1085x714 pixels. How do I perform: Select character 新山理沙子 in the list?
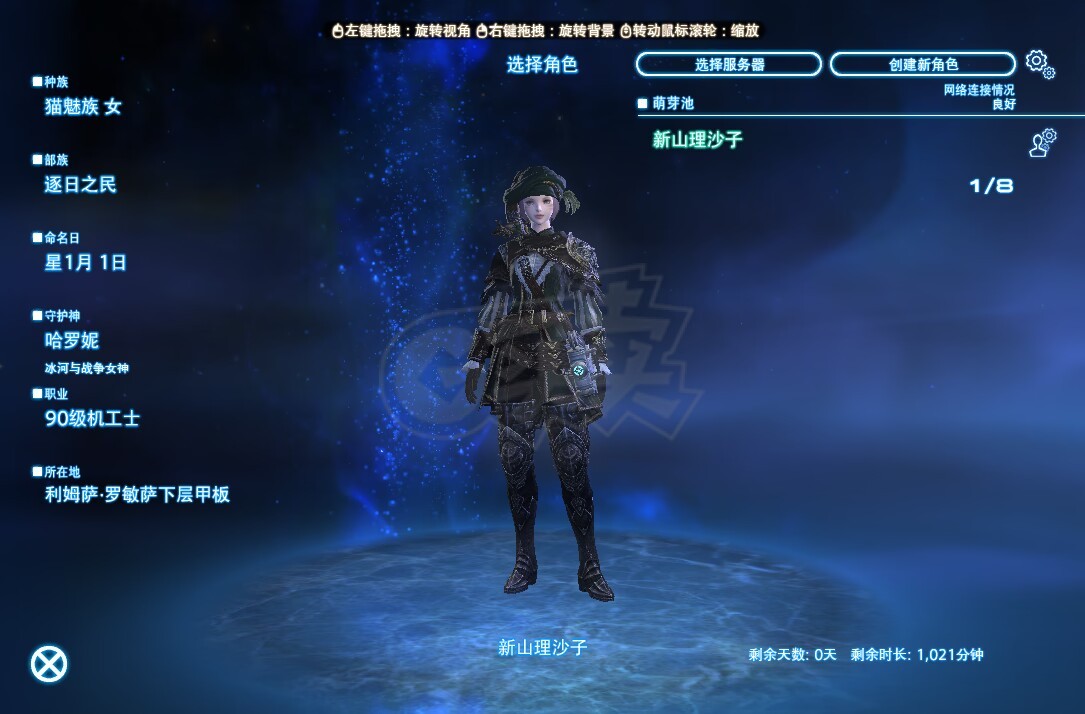(698, 140)
